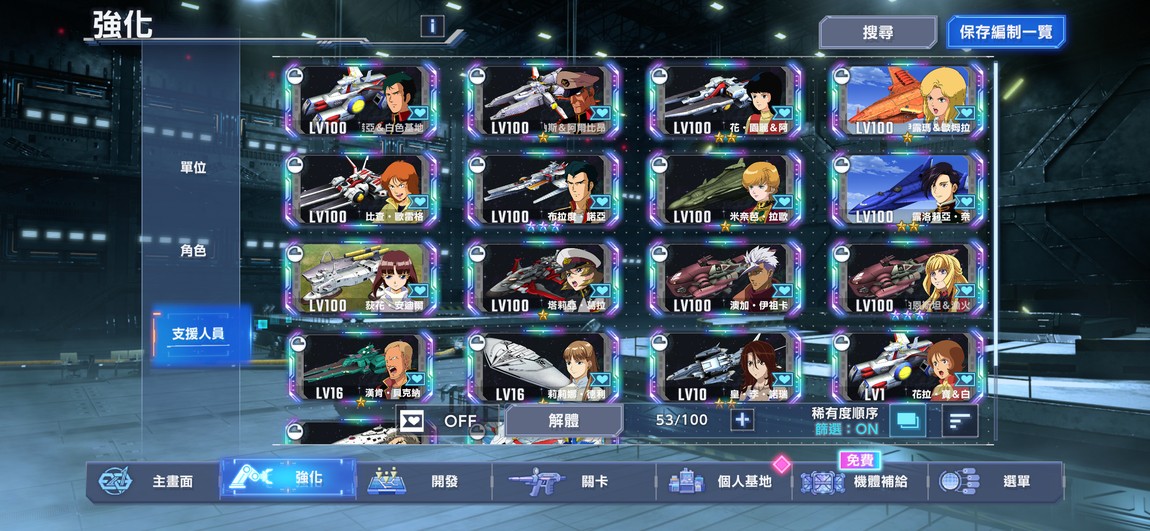
Task: Open the 保存編制一覽 saved formations list
Action: [x=1005, y=32]
